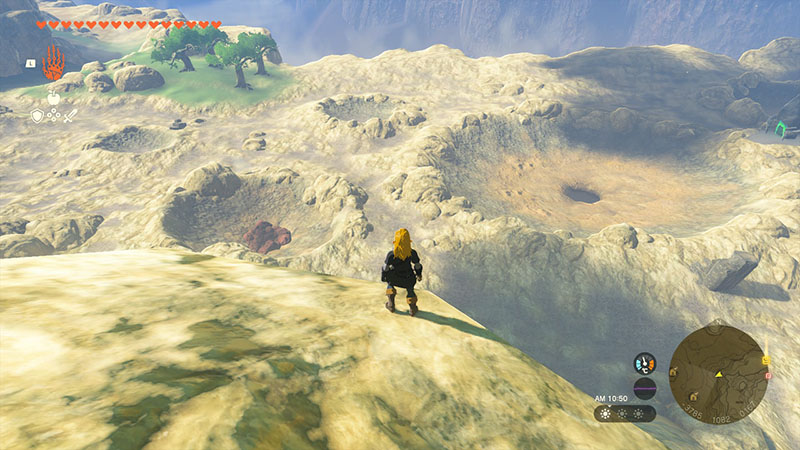800x450 pixels.
Task: Click the noise meter with purple line
Action: pos(645,388)
